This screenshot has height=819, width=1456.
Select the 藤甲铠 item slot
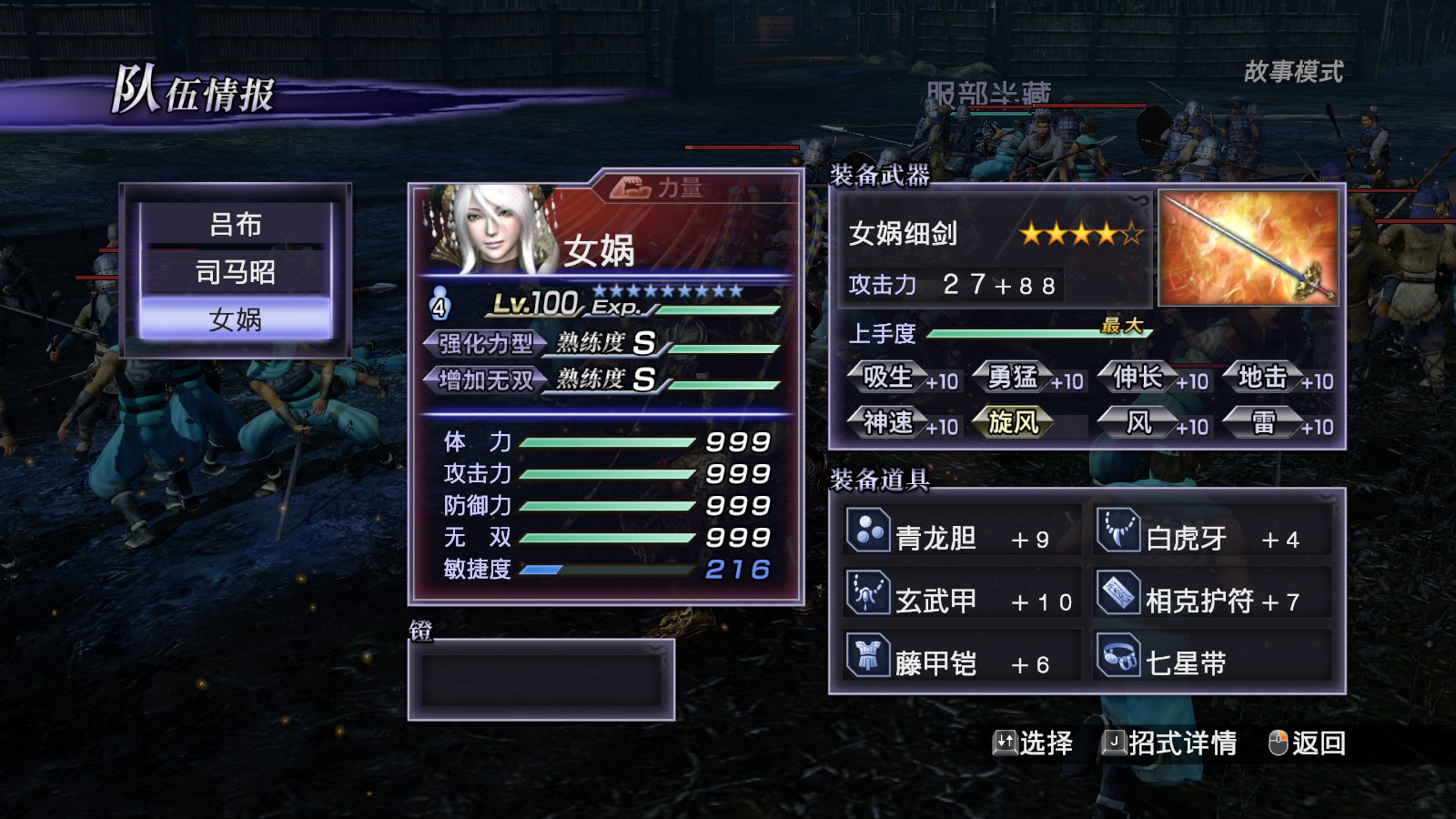click(963, 662)
